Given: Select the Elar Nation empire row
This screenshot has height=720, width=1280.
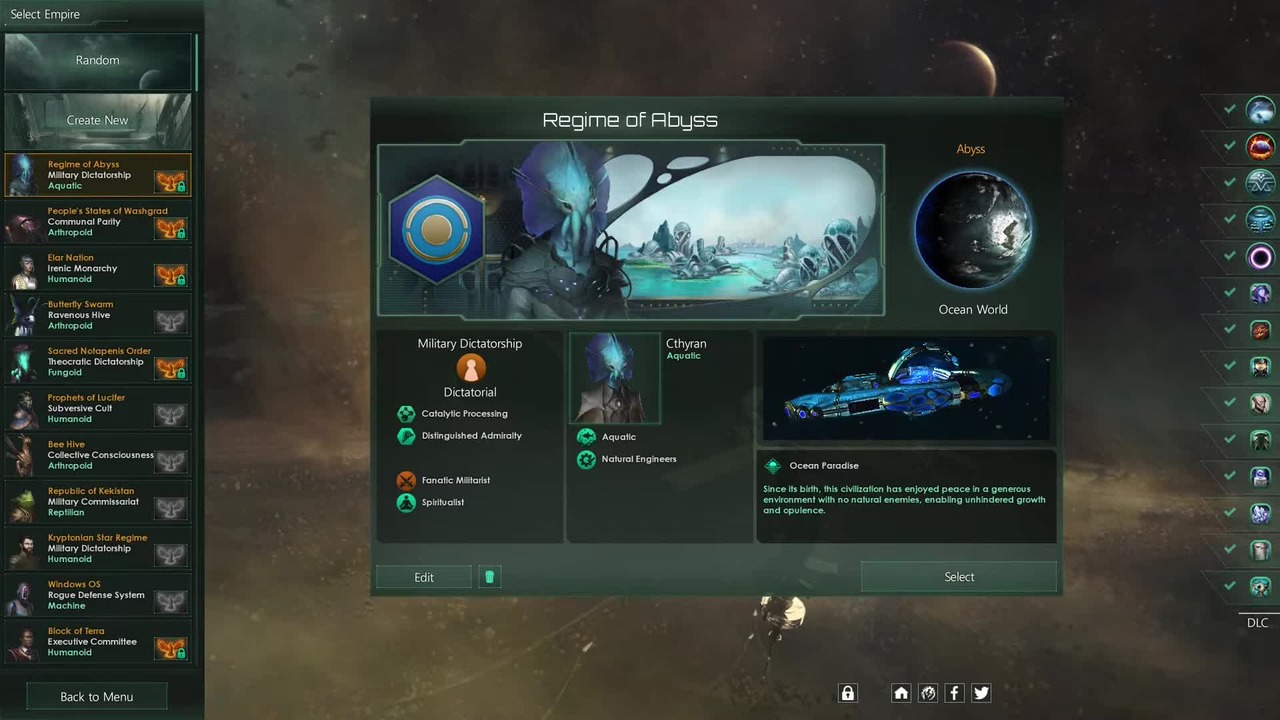Looking at the screenshot, I should (97, 268).
